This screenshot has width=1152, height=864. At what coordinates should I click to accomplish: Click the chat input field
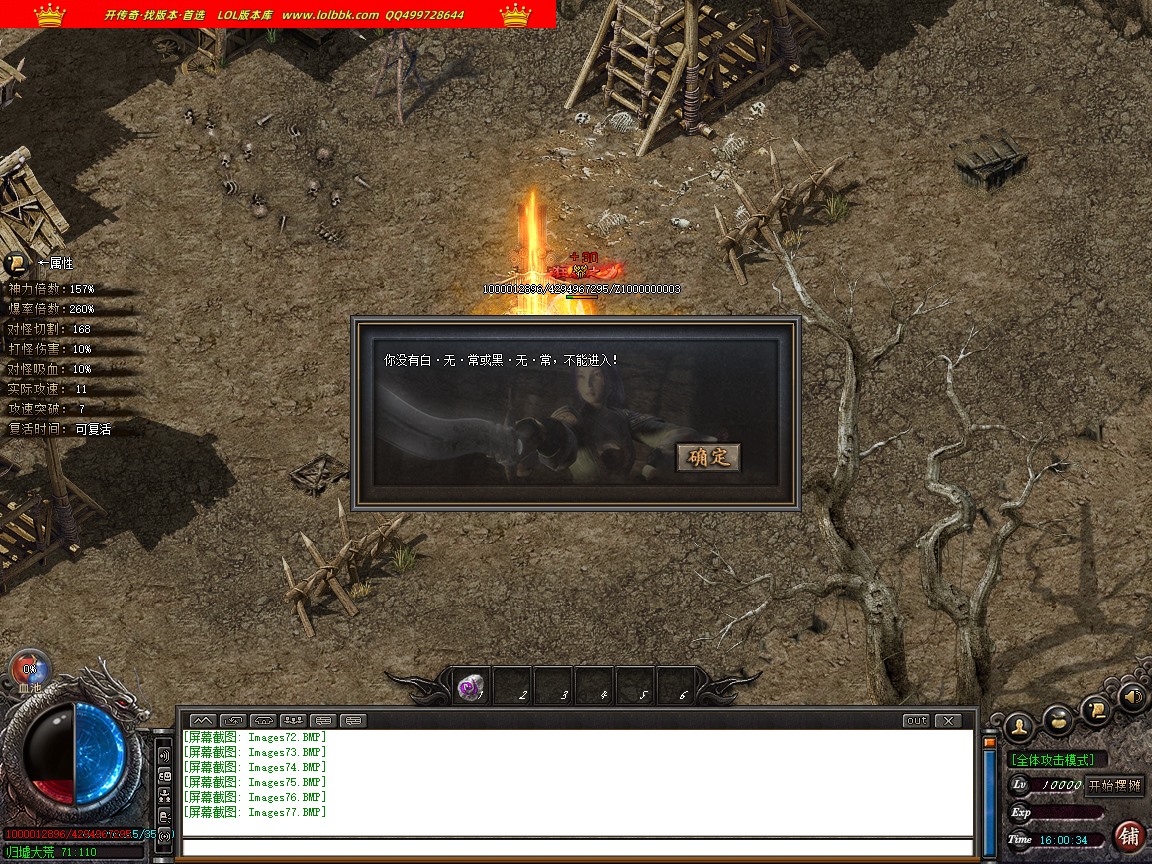click(578, 848)
